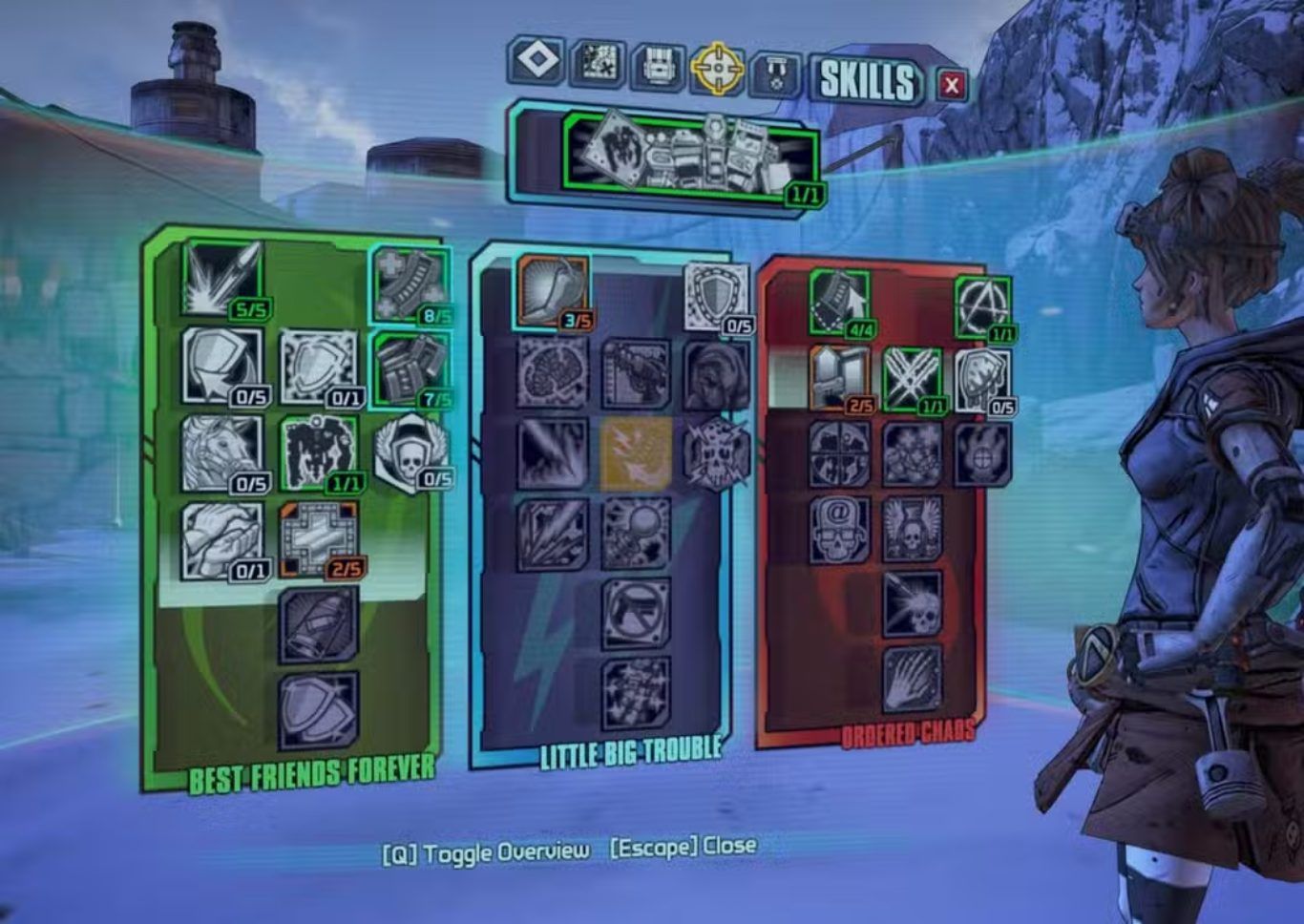The height and width of the screenshot is (924, 1304).
Task: Close the Skills menu with the red X
Action: pos(951,86)
